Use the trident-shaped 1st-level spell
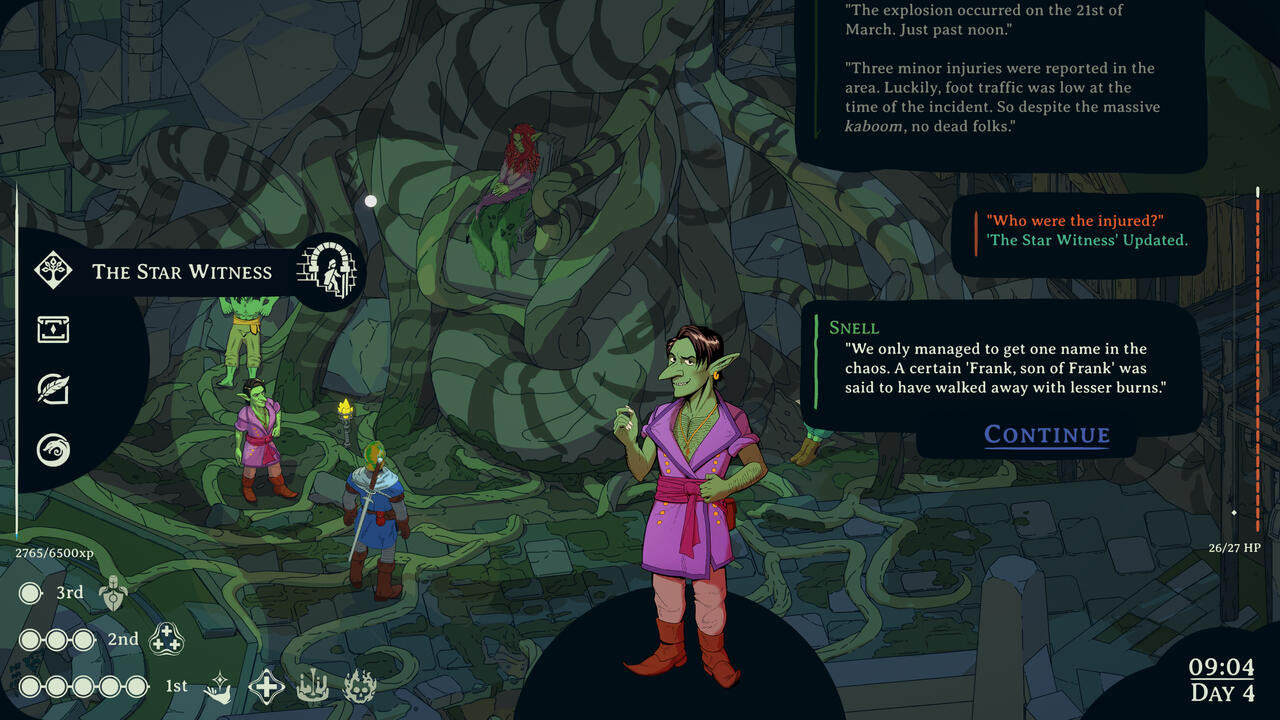1280x720 pixels. tap(312, 687)
